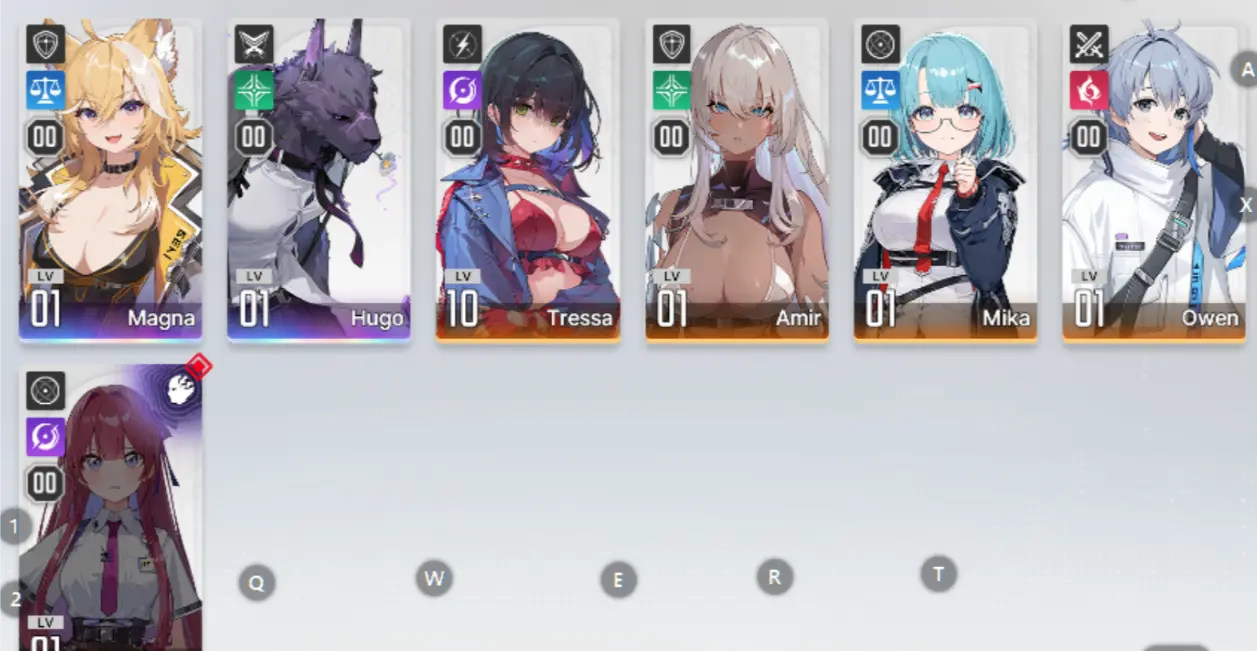Choose Hugo the wolf character card
Viewport: 1257px width, 651px height.
pos(318,180)
